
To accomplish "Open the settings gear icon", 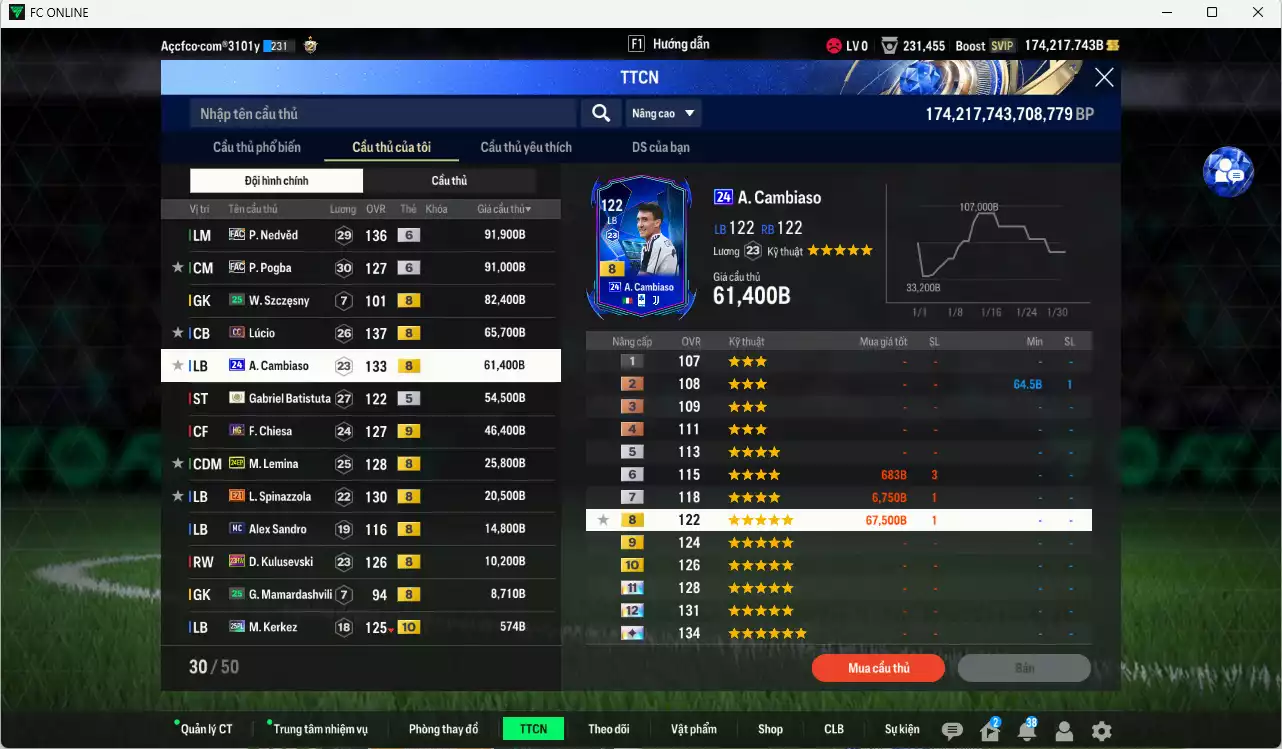I will click(1100, 731).
